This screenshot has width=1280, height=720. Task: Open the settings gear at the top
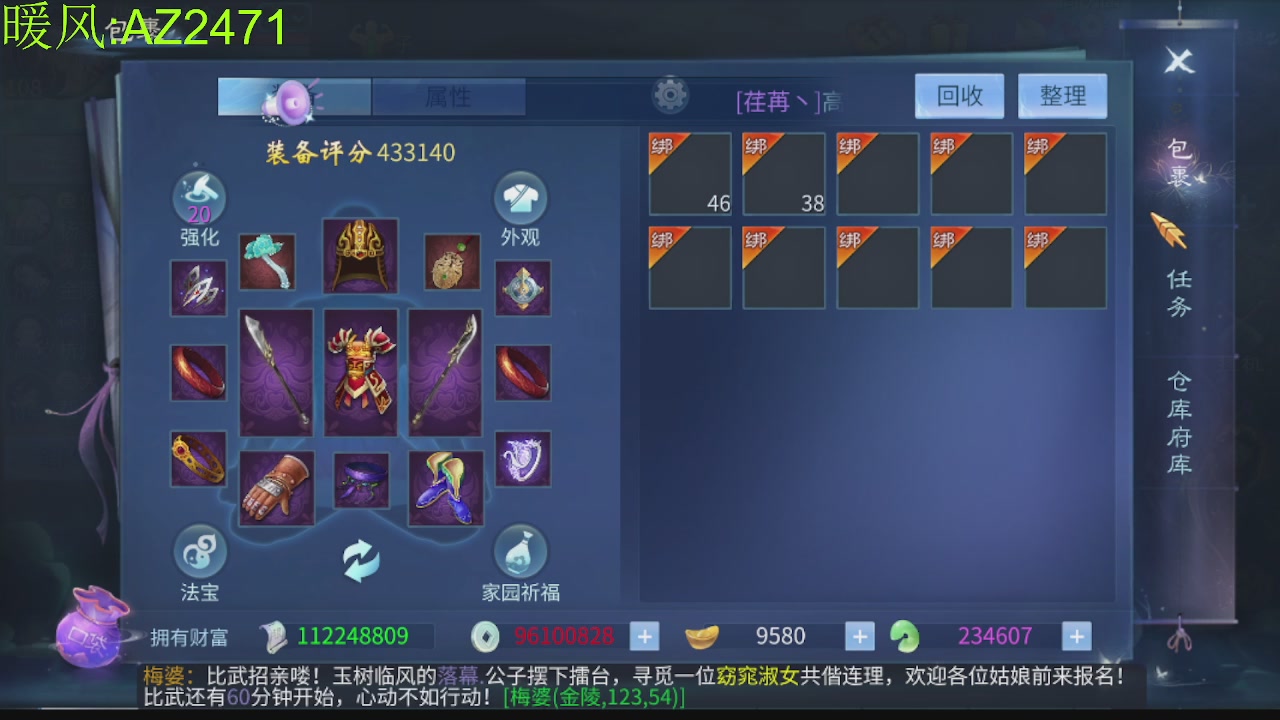pyautogui.click(x=671, y=93)
